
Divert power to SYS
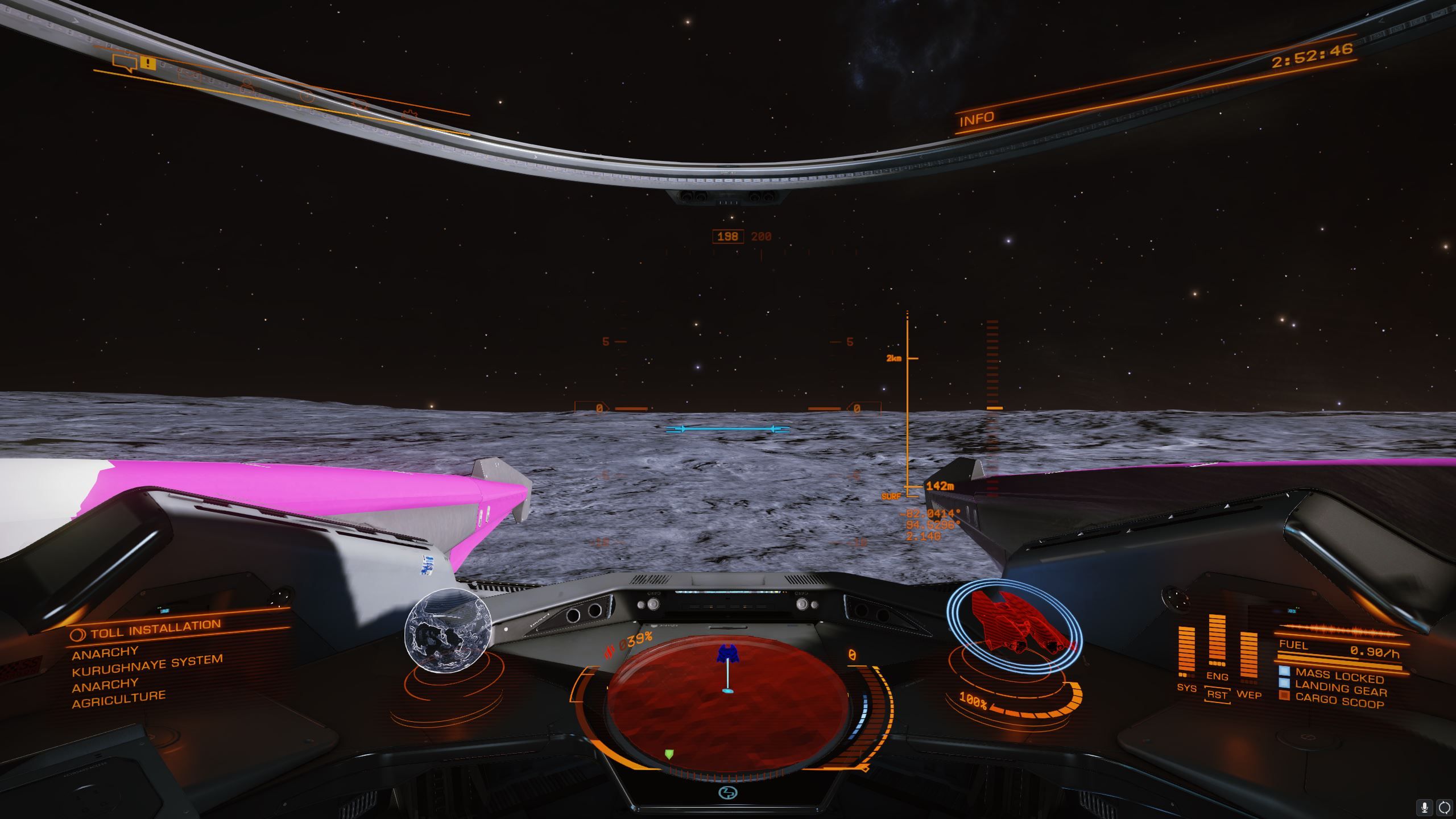pyautogui.click(x=1186, y=688)
